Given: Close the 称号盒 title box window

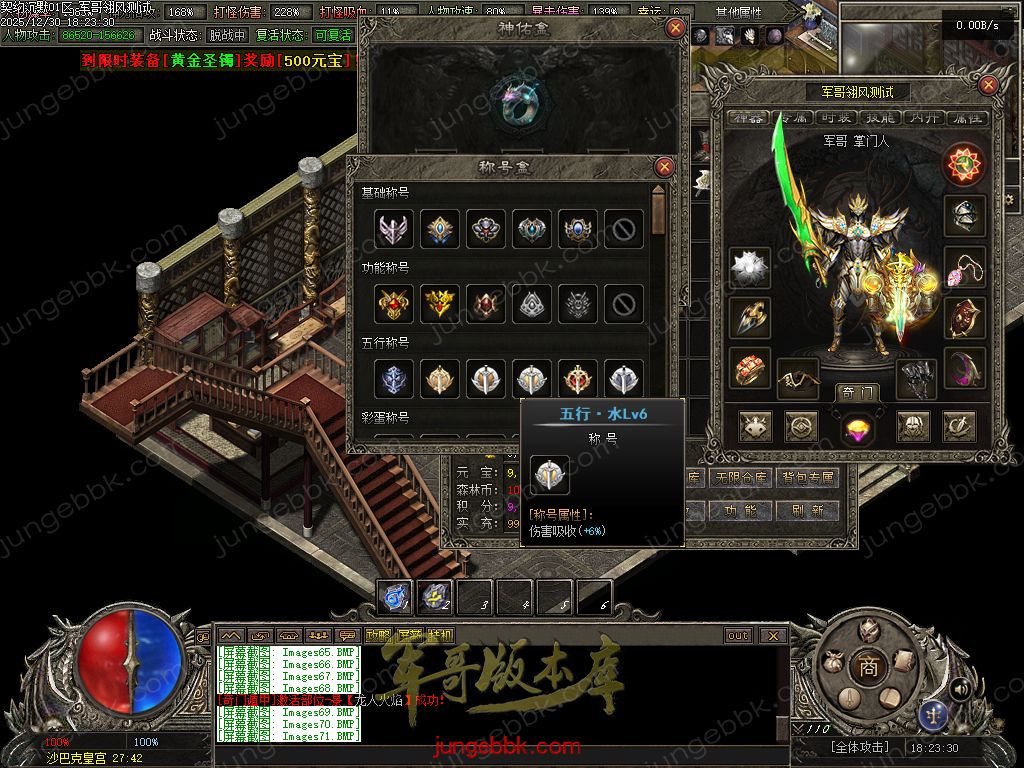Looking at the screenshot, I should click(x=664, y=167).
